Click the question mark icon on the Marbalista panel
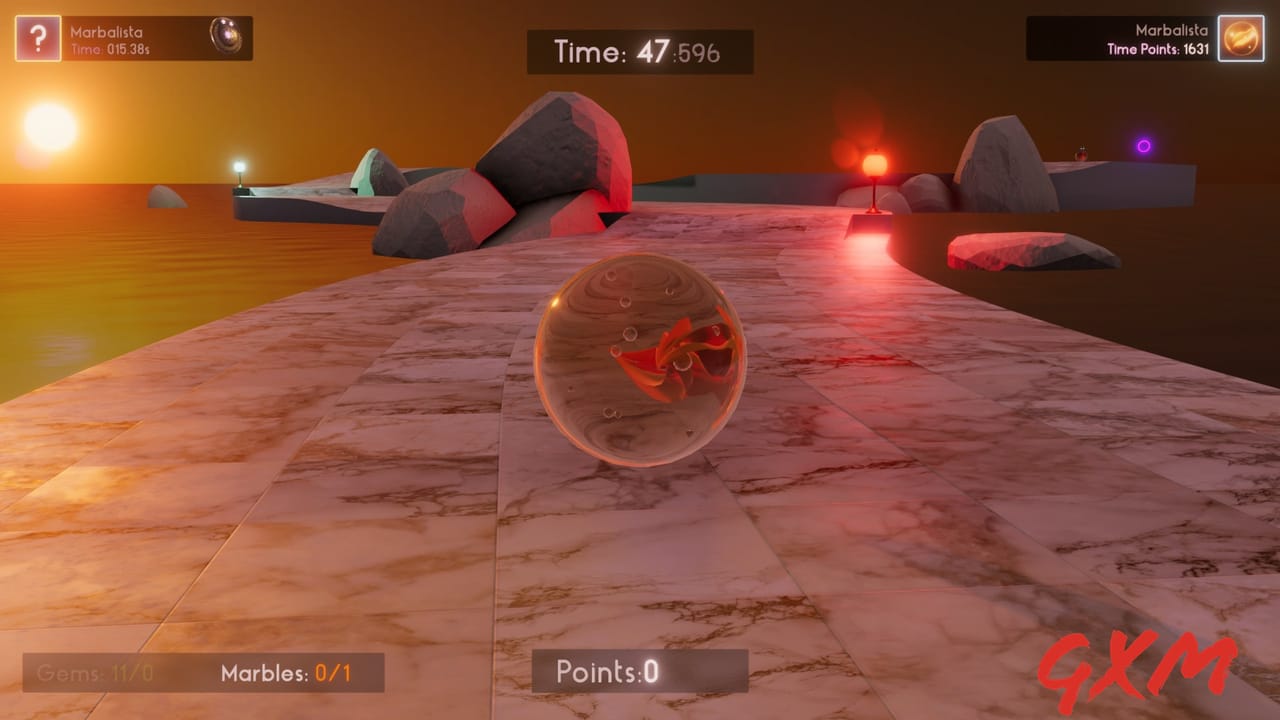Screen dimensions: 1280x720 coord(37,38)
